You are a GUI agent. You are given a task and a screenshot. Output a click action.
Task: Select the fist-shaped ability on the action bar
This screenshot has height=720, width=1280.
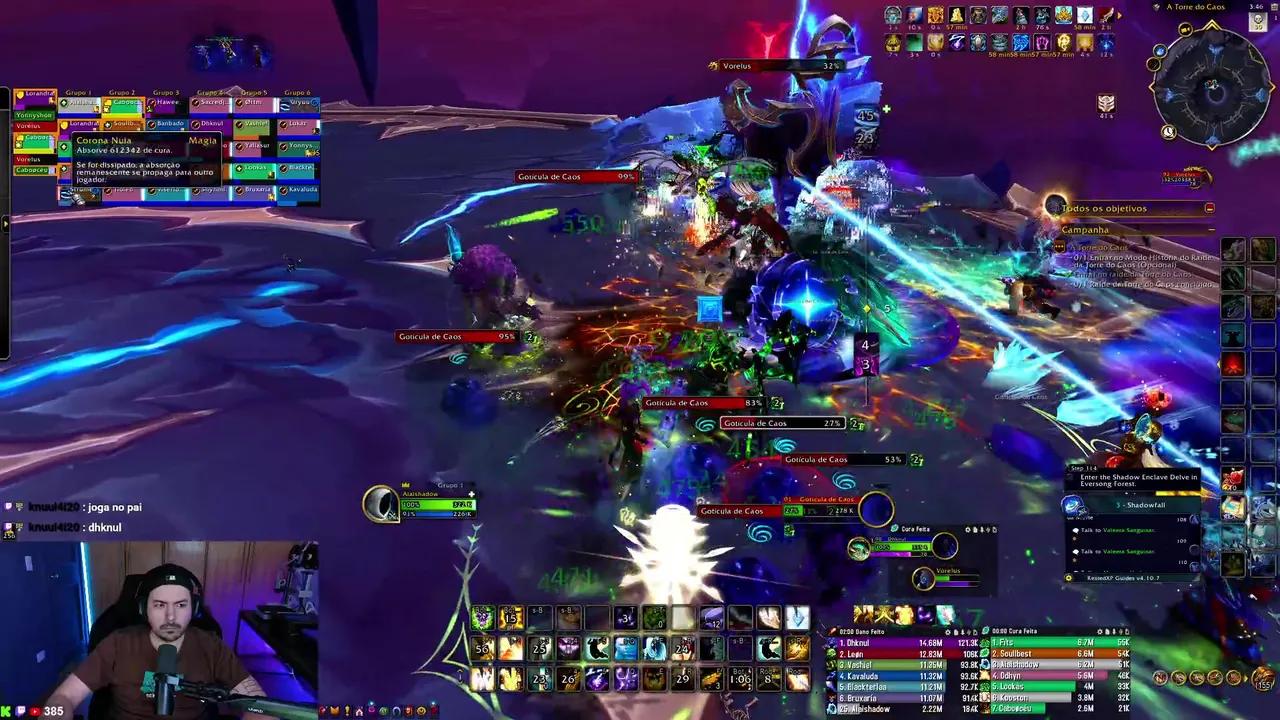(x=768, y=617)
